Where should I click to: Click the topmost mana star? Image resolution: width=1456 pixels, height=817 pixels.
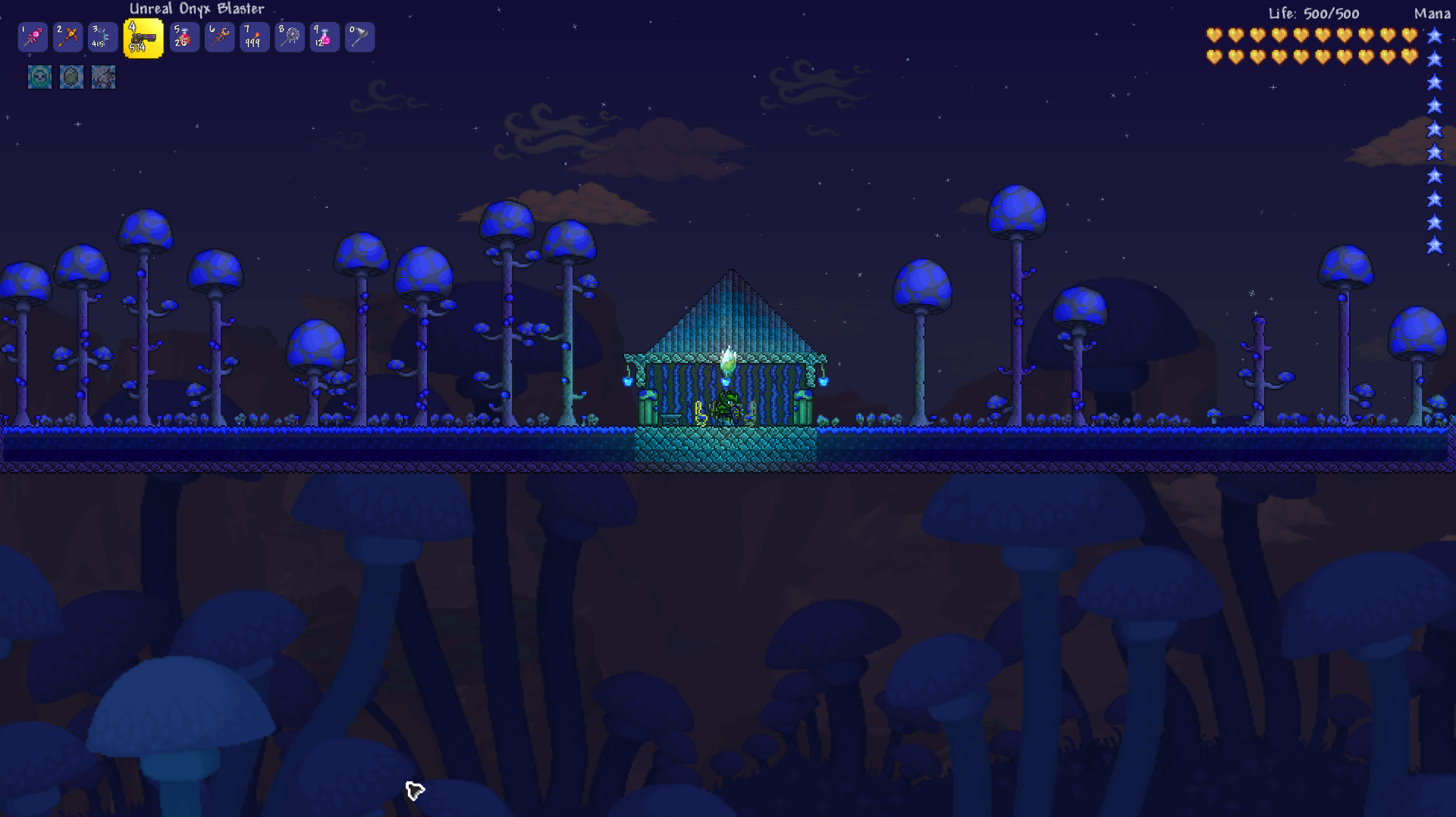pyautogui.click(x=1436, y=35)
